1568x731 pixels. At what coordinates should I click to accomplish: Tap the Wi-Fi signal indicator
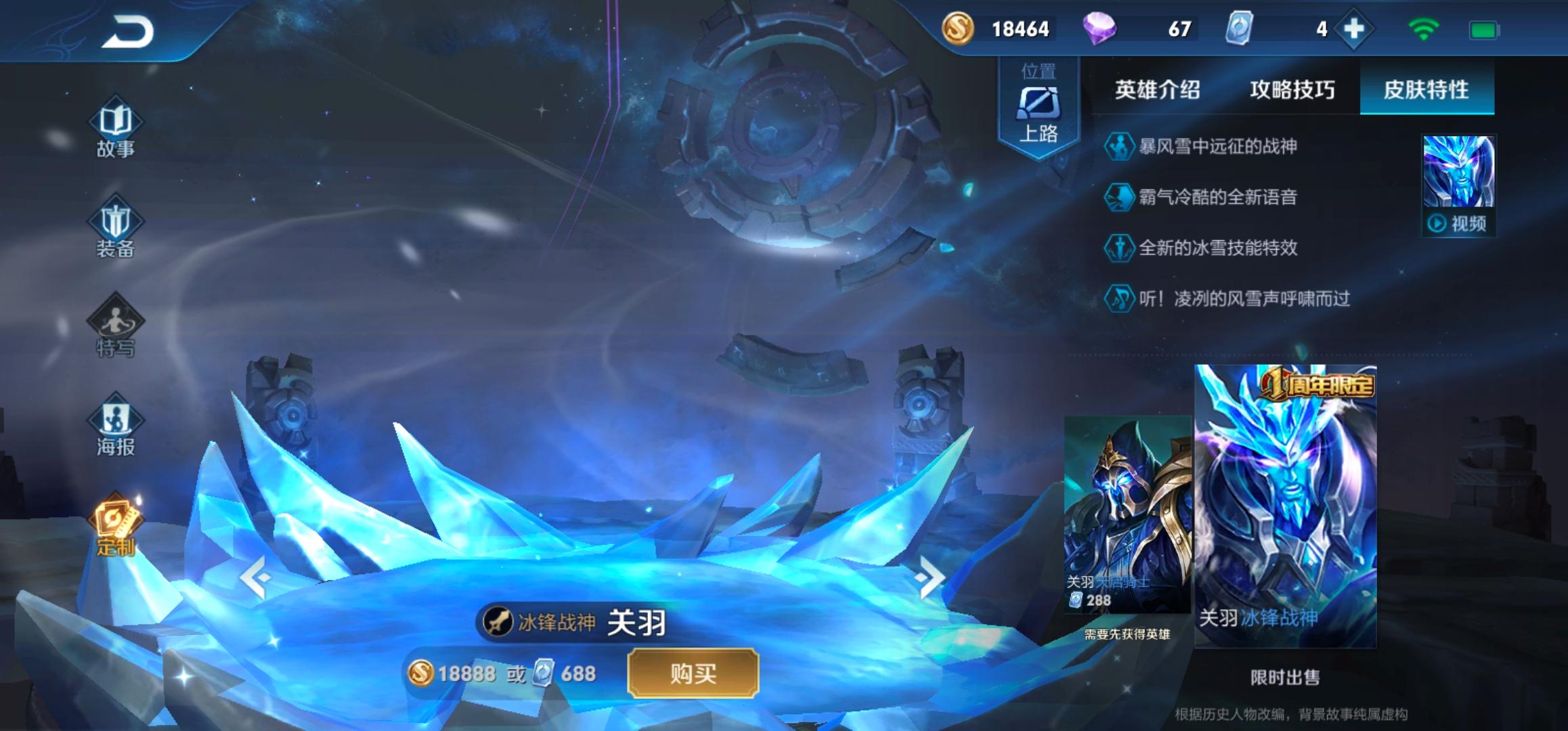(x=1423, y=30)
